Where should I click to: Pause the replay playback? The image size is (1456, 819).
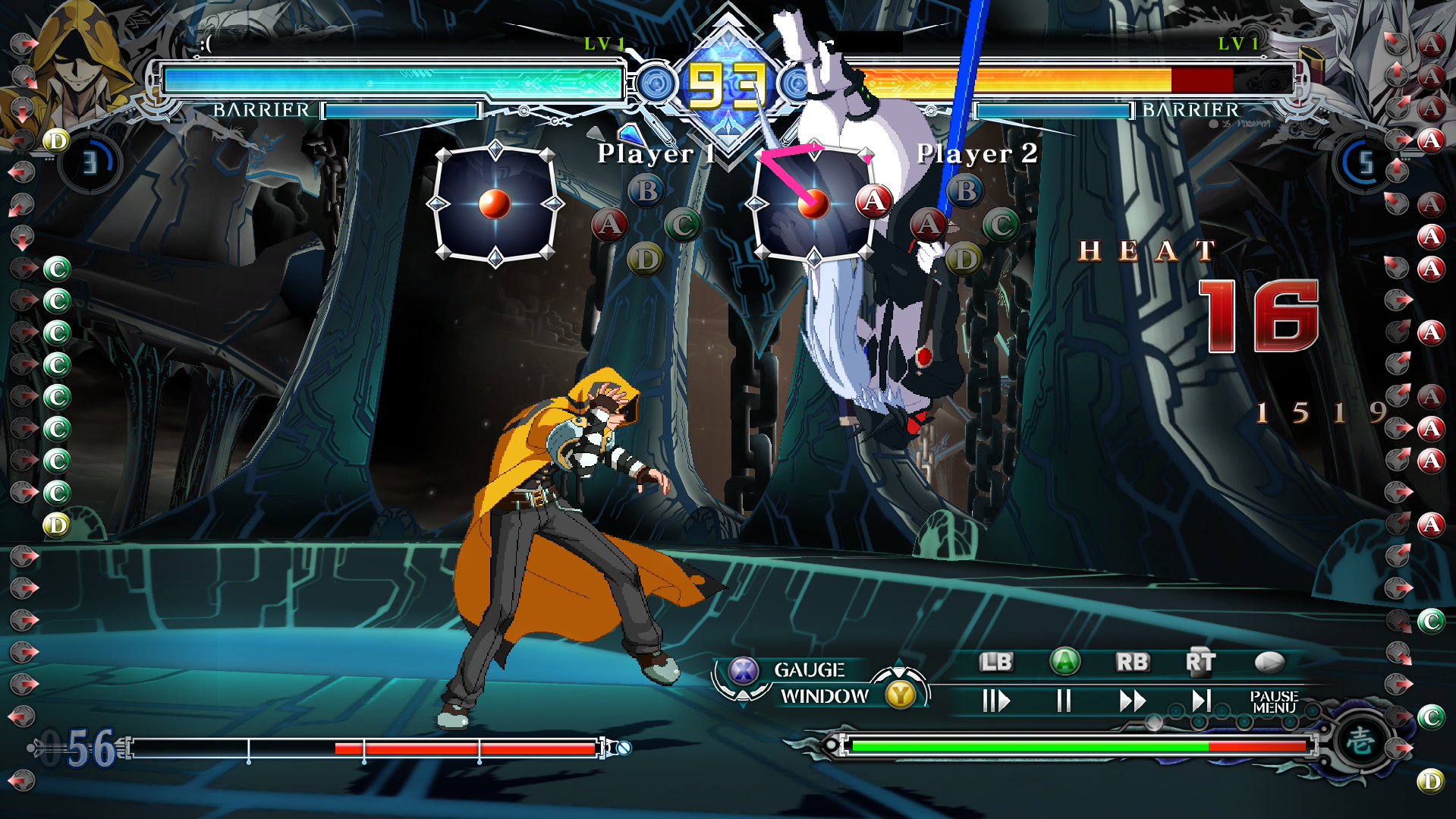1064,700
